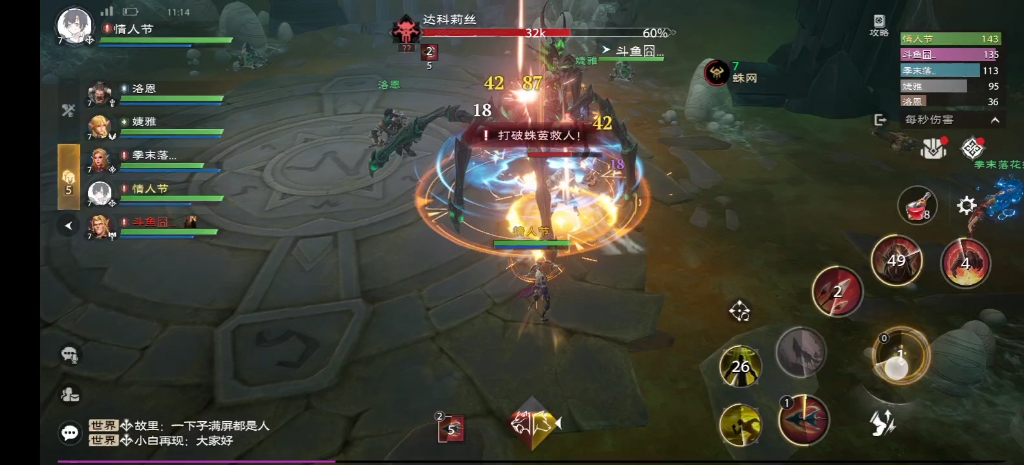Tap the target switch crosshair icon
Screen dimensions: 1024x465
tap(739, 311)
